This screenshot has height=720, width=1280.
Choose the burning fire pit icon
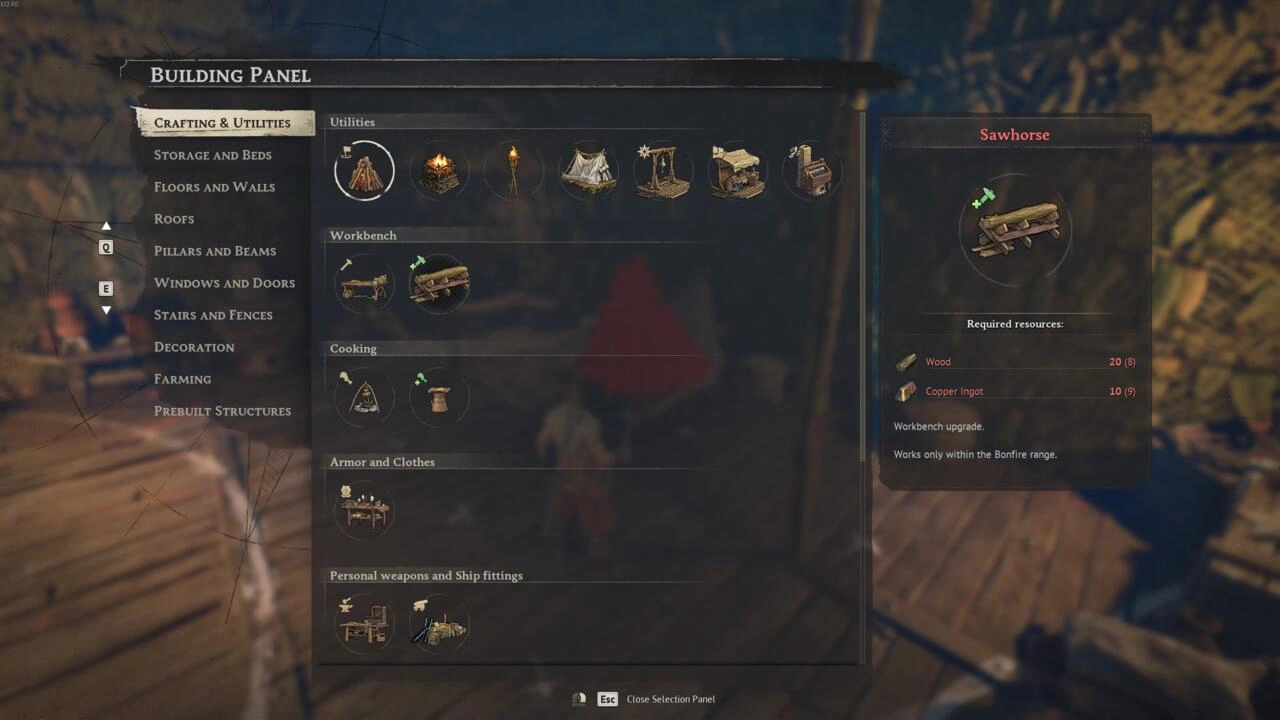tap(438, 171)
